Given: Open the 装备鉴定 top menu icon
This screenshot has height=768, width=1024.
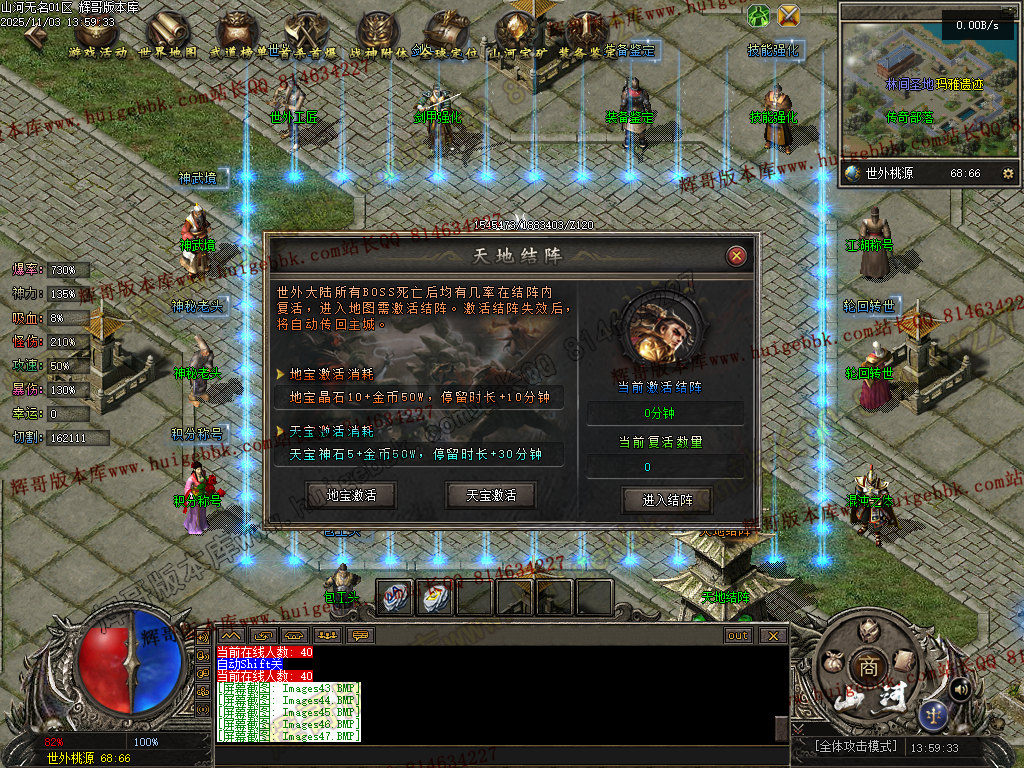Looking at the screenshot, I should tap(588, 33).
